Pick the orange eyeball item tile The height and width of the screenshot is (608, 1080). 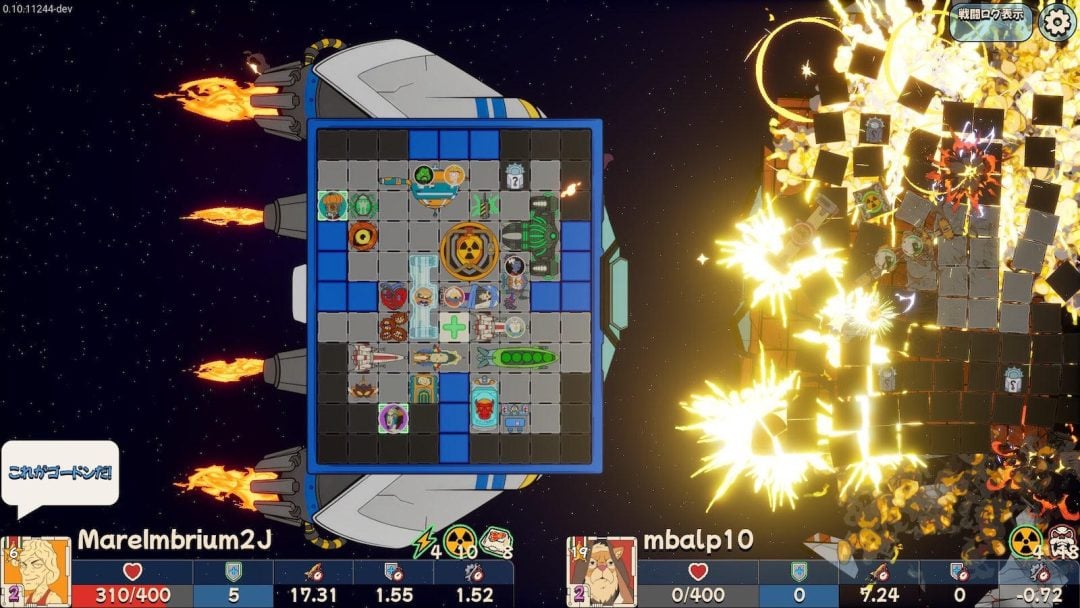(363, 236)
